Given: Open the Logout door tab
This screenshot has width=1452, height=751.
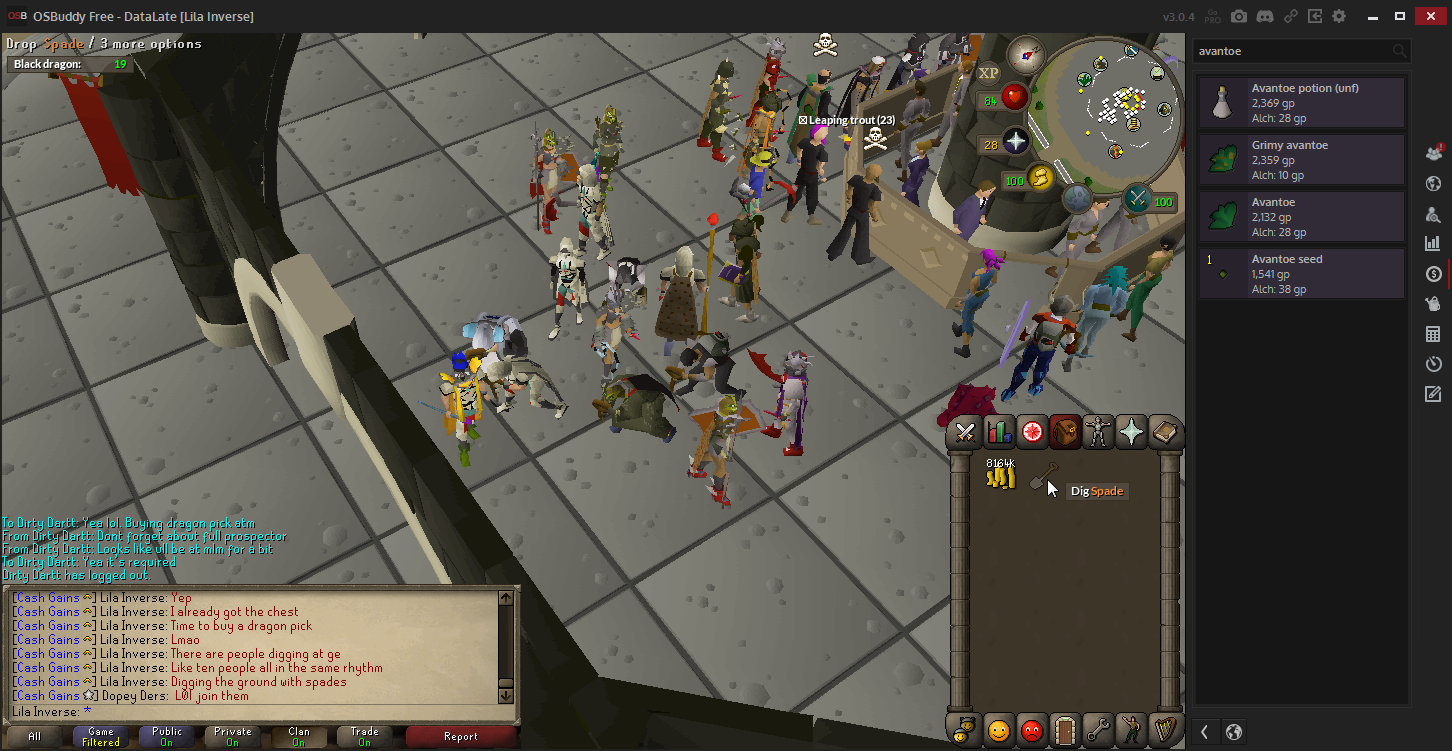Looking at the screenshot, I should [x=1064, y=730].
